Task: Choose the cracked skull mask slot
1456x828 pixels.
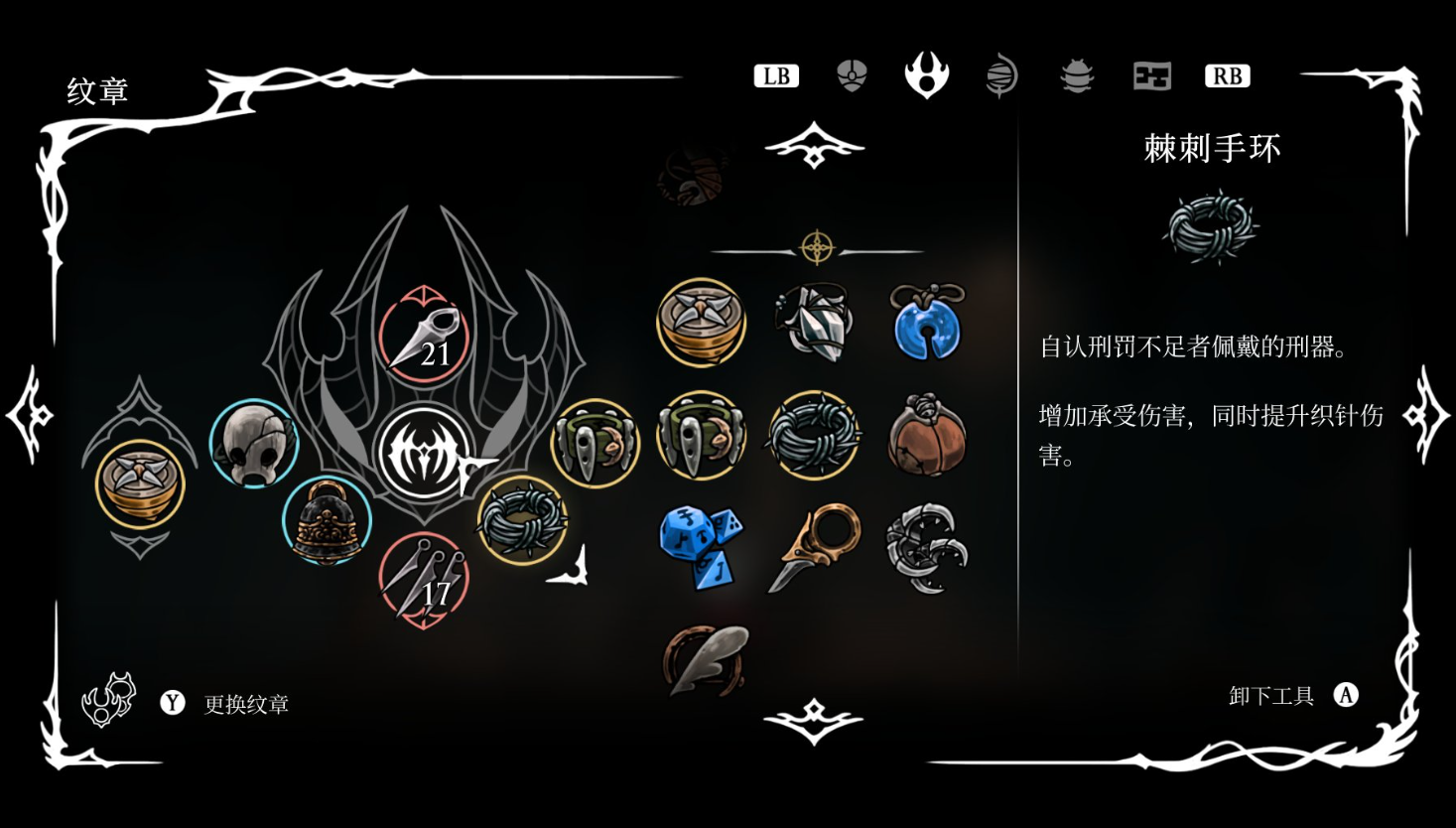Action: (254, 444)
